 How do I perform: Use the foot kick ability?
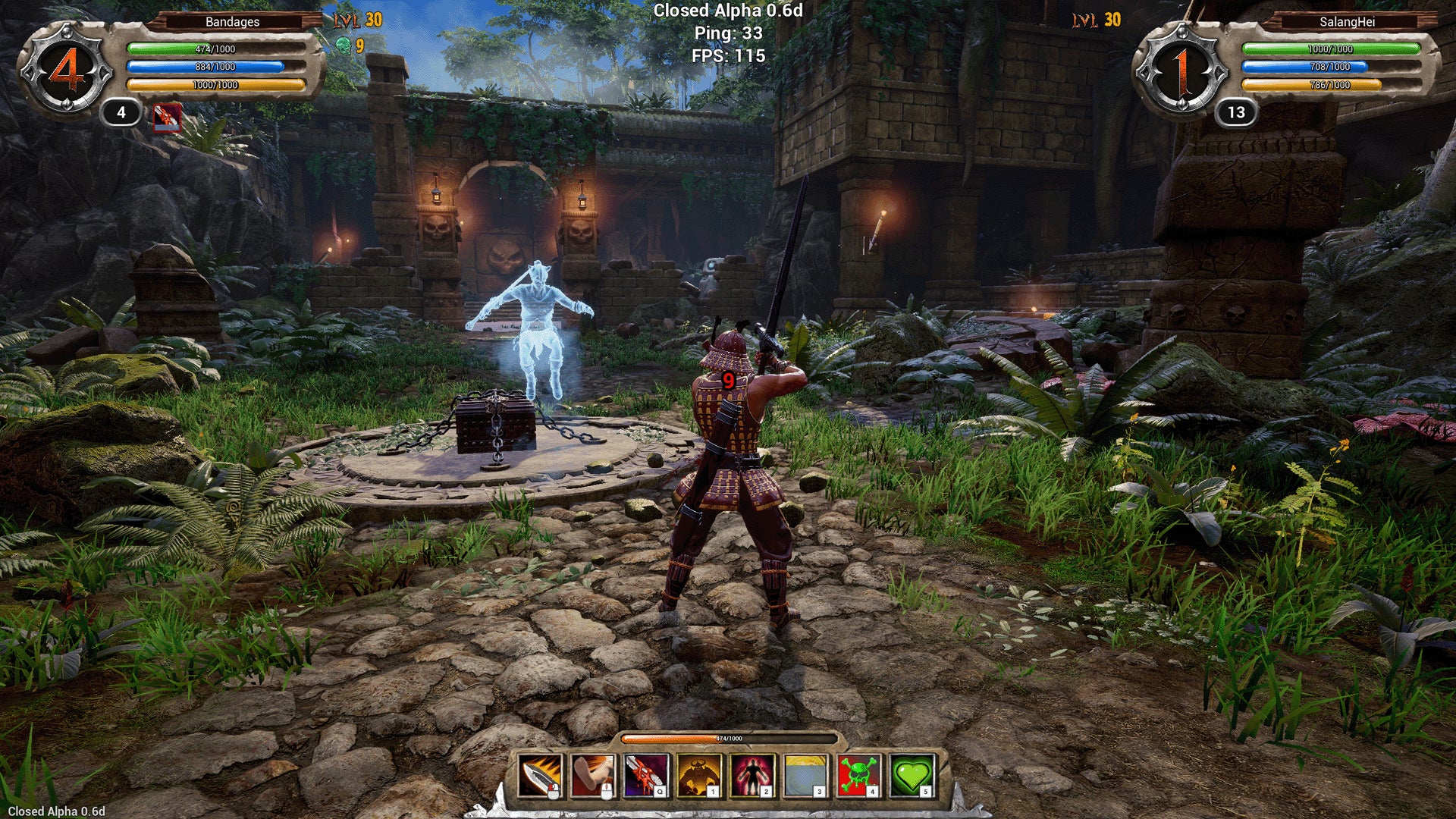pos(593,776)
